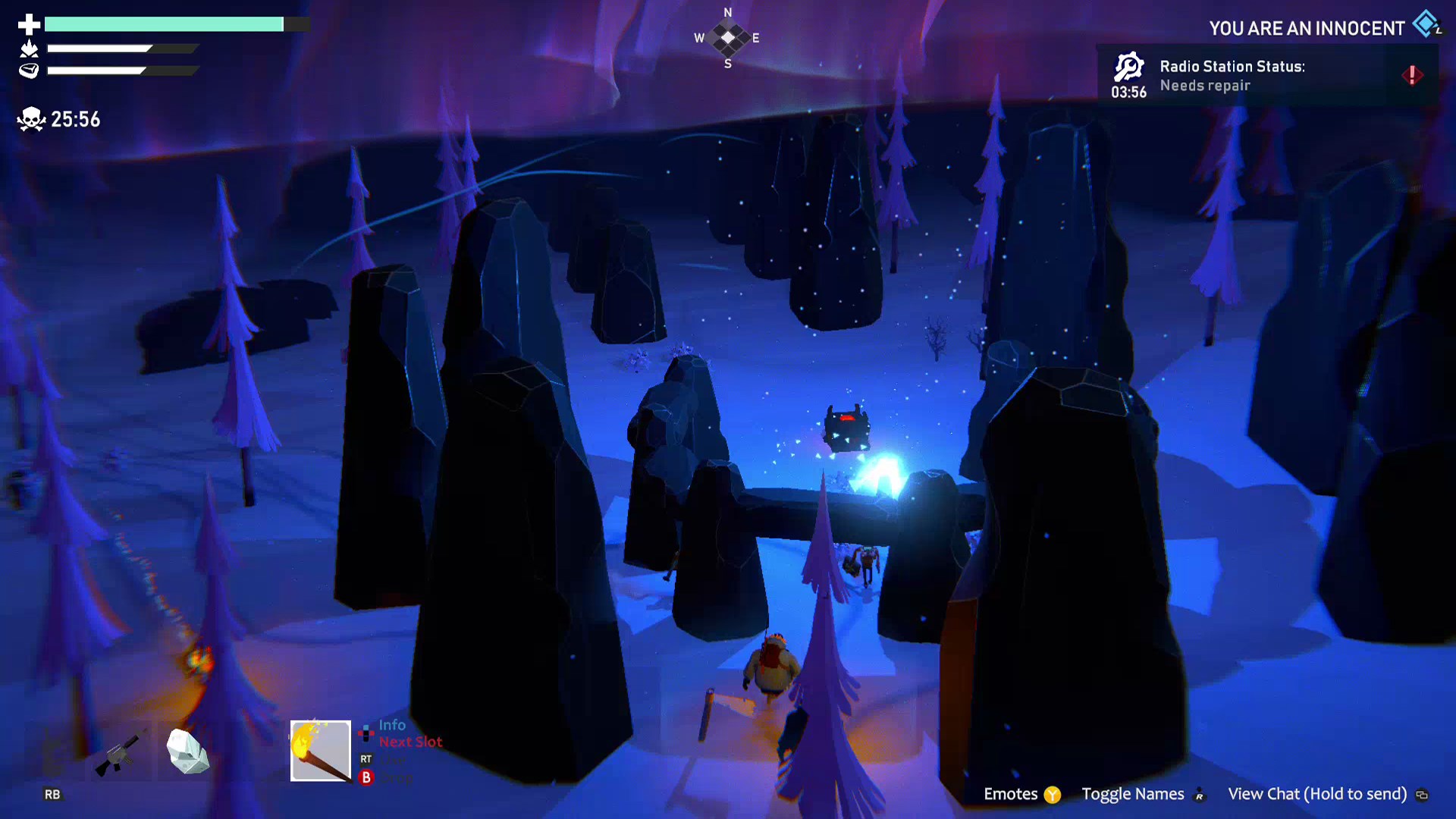Click the compass at the top

pyautogui.click(x=728, y=38)
